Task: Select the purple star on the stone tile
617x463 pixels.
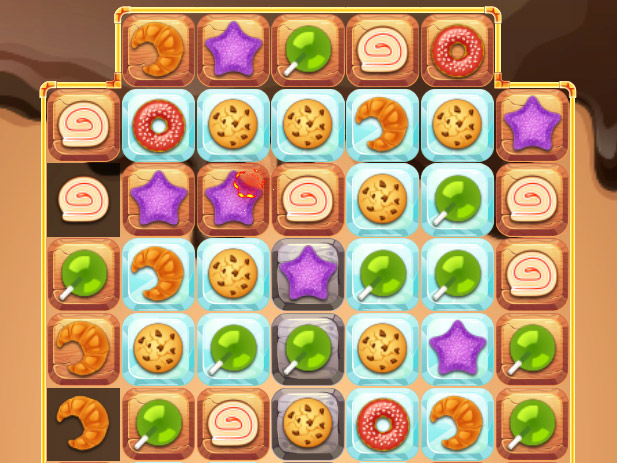Action: click(x=308, y=273)
